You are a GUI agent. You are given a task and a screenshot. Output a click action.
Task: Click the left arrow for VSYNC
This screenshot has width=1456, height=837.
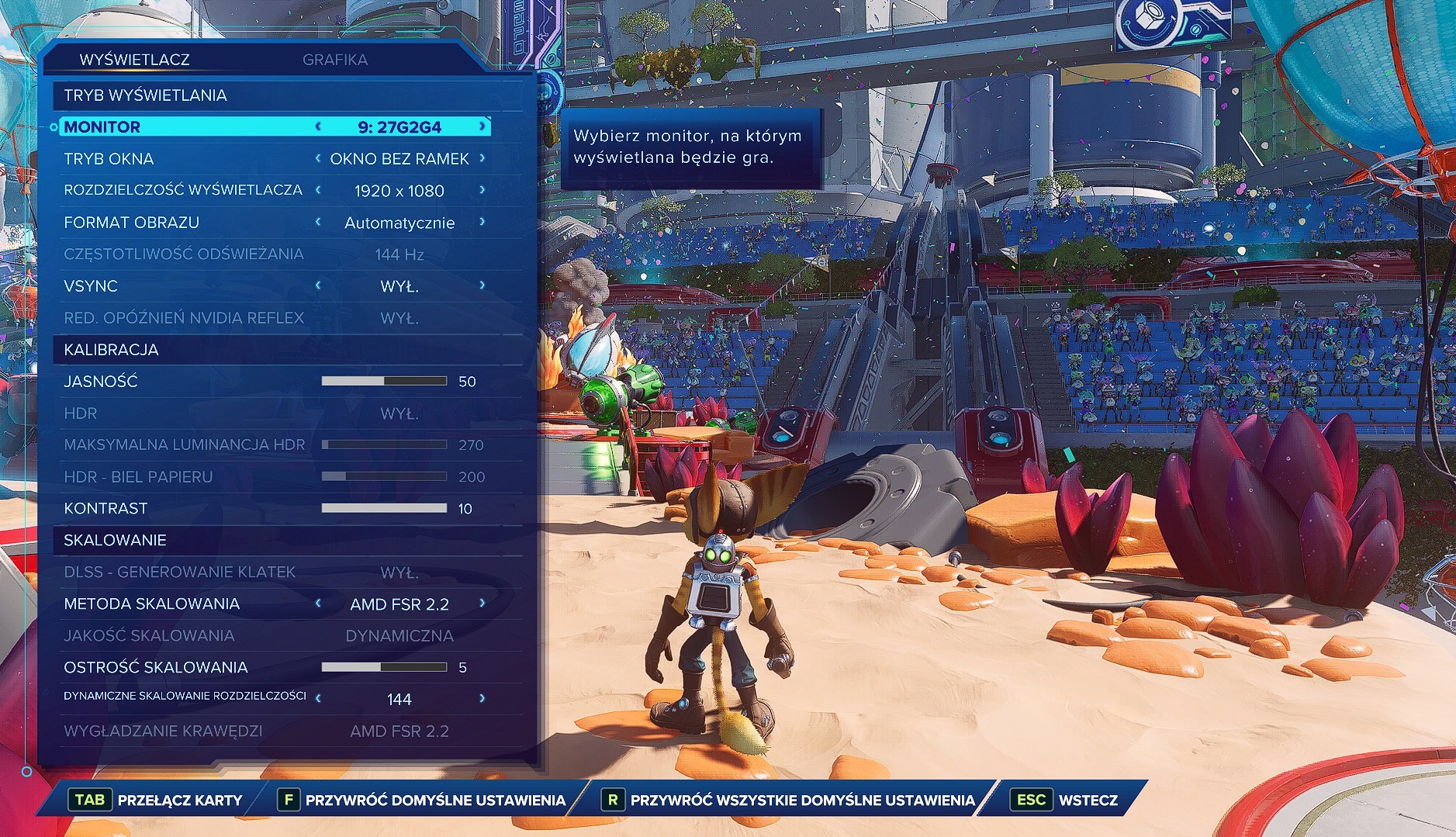click(x=318, y=285)
